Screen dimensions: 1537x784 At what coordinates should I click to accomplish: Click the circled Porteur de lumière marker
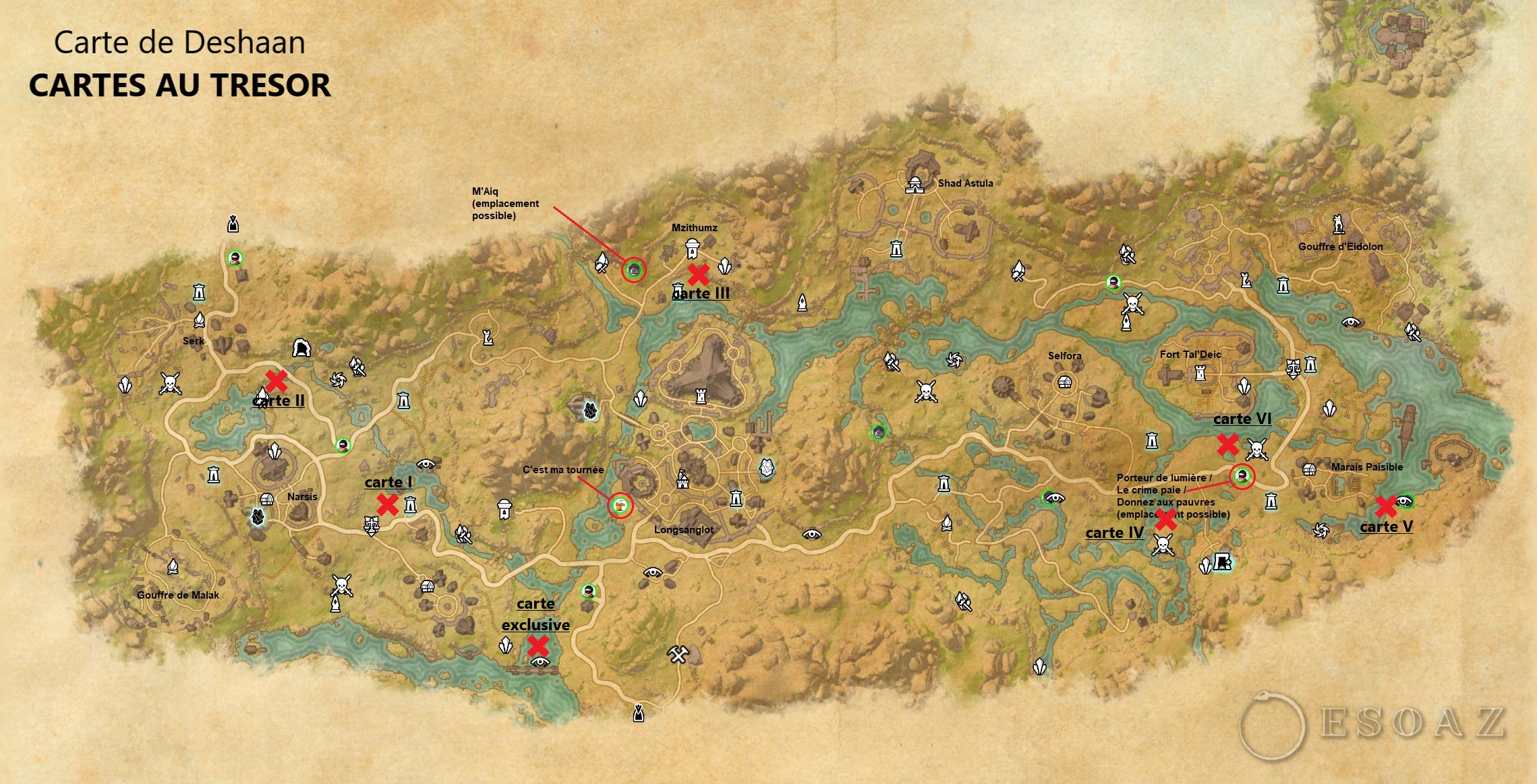pyautogui.click(x=1242, y=477)
